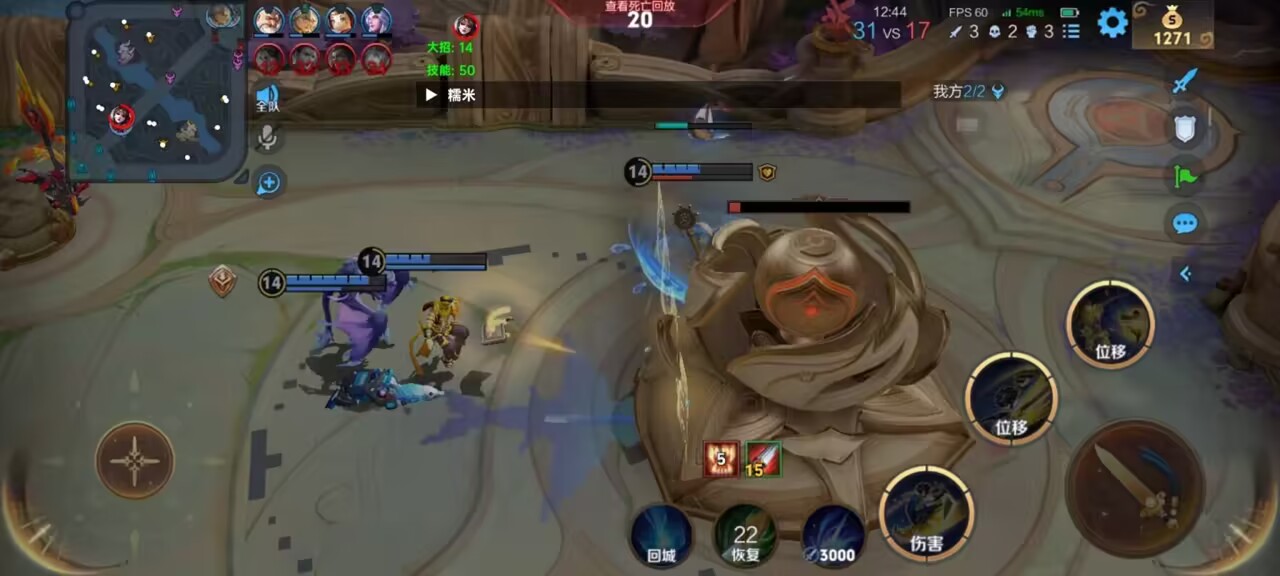This screenshot has height=576, width=1280.
Task: Toggle the microphone button
Action: (267, 138)
